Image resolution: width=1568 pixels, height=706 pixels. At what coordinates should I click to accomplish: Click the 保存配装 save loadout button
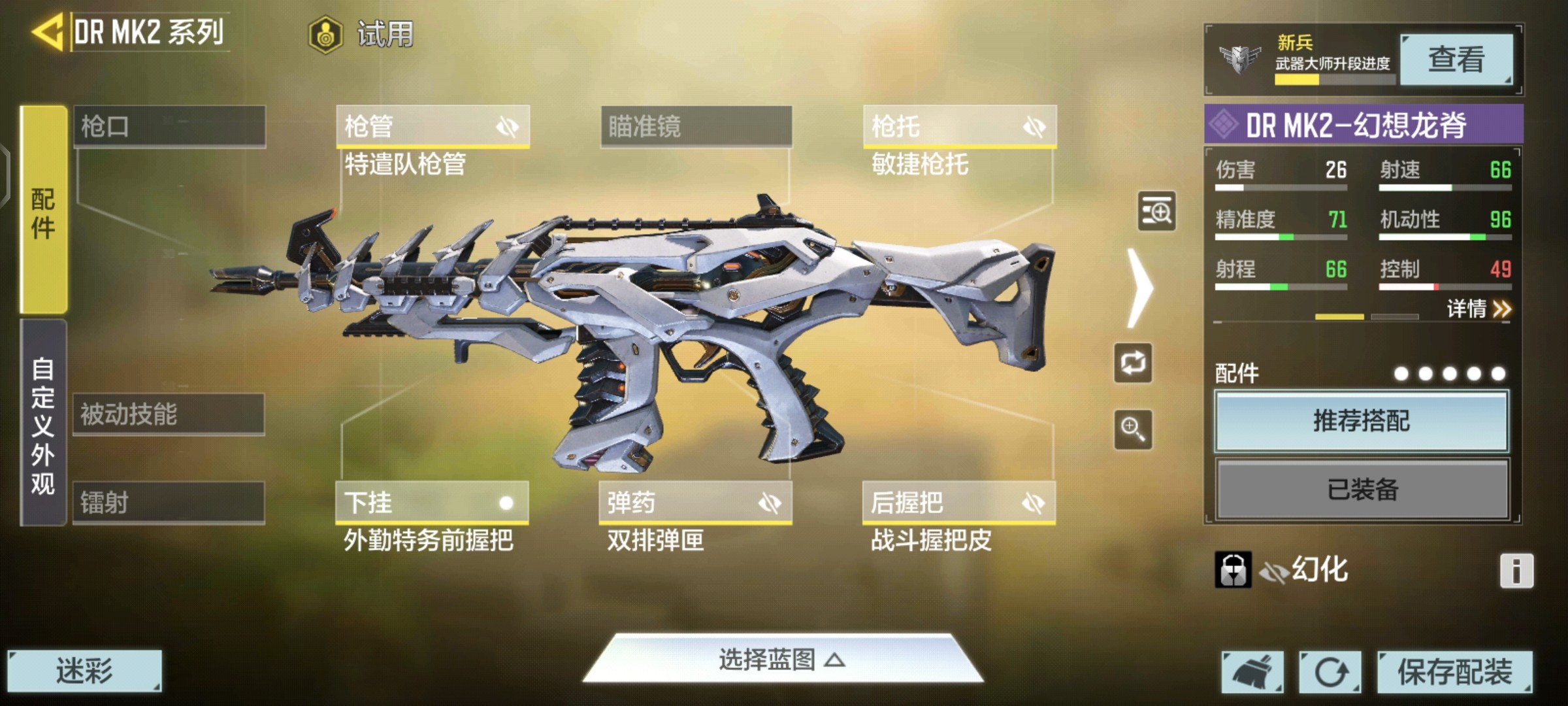[x=1454, y=671]
